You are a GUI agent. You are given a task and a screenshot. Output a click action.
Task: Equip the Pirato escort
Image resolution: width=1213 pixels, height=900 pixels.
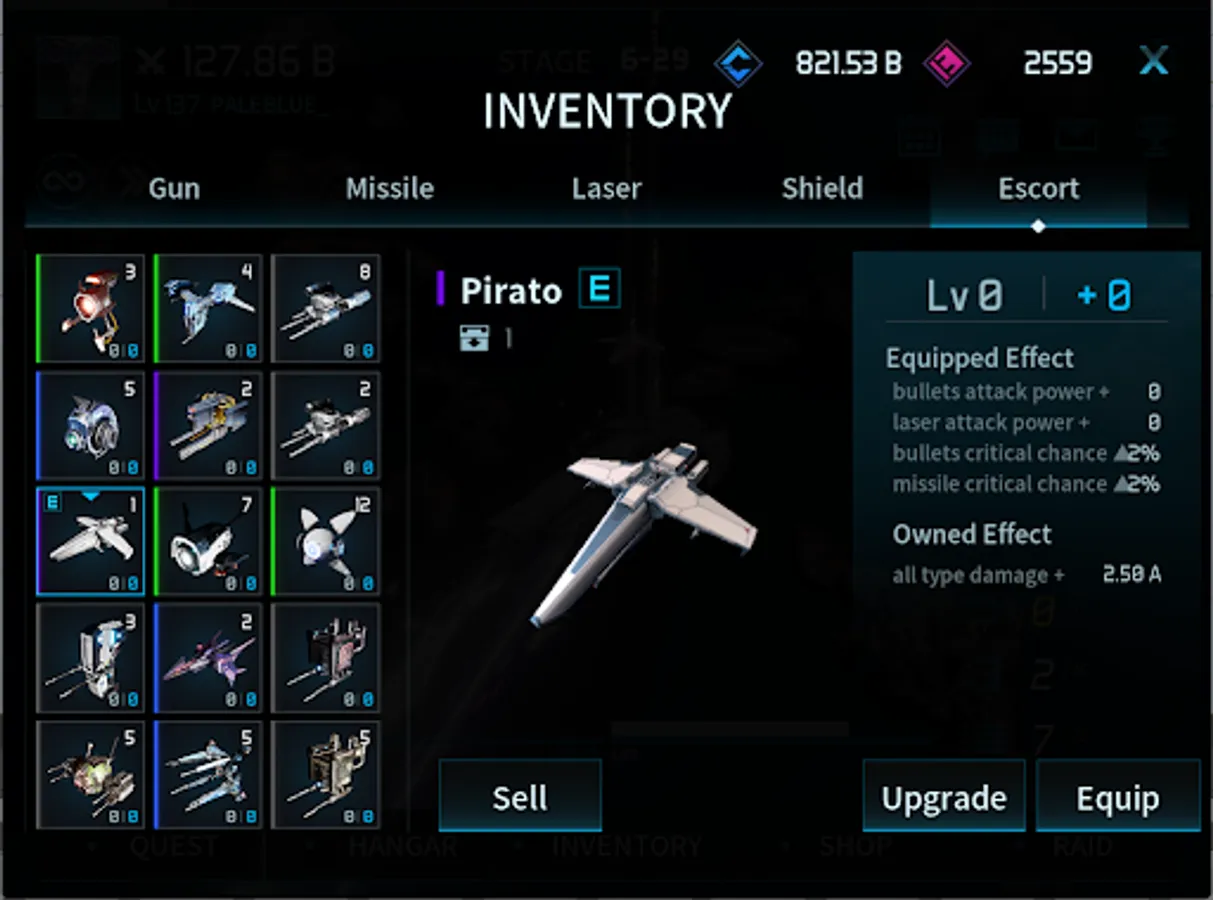(x=1117, y=797)
